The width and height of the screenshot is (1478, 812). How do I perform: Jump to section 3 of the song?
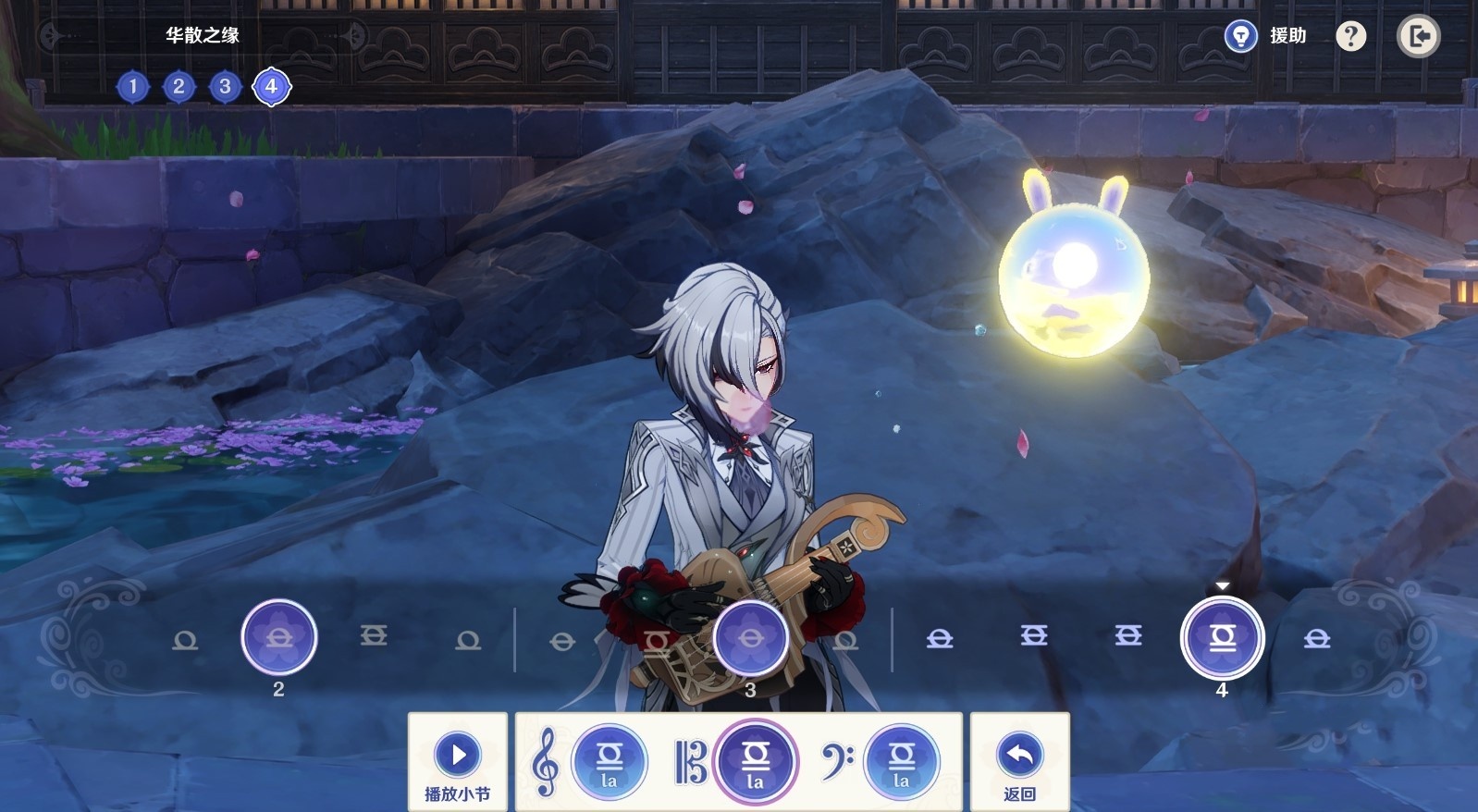[225, 87]
